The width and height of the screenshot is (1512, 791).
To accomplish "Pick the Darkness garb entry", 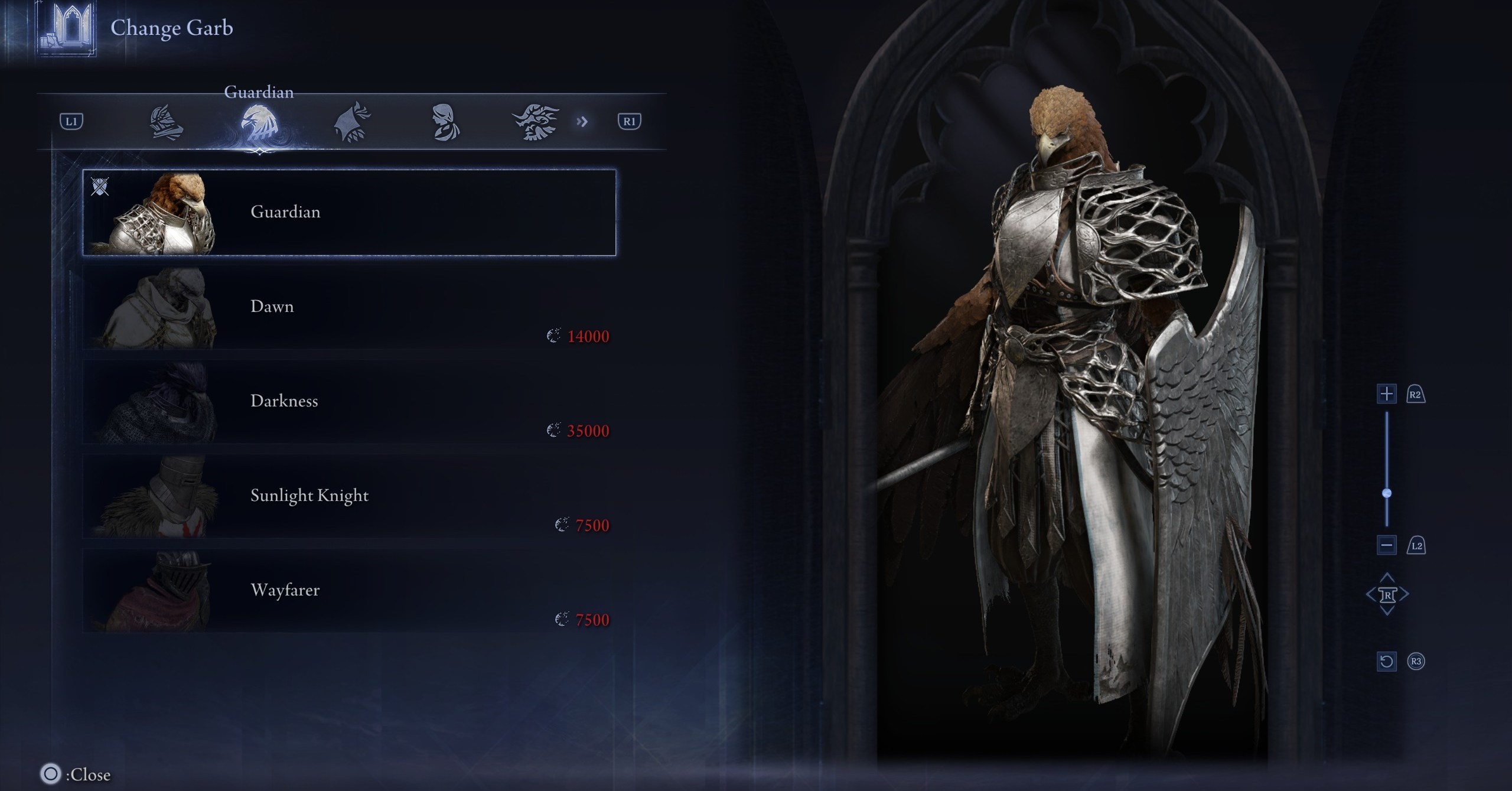I will pyautogui.click(x=348, y=402).
